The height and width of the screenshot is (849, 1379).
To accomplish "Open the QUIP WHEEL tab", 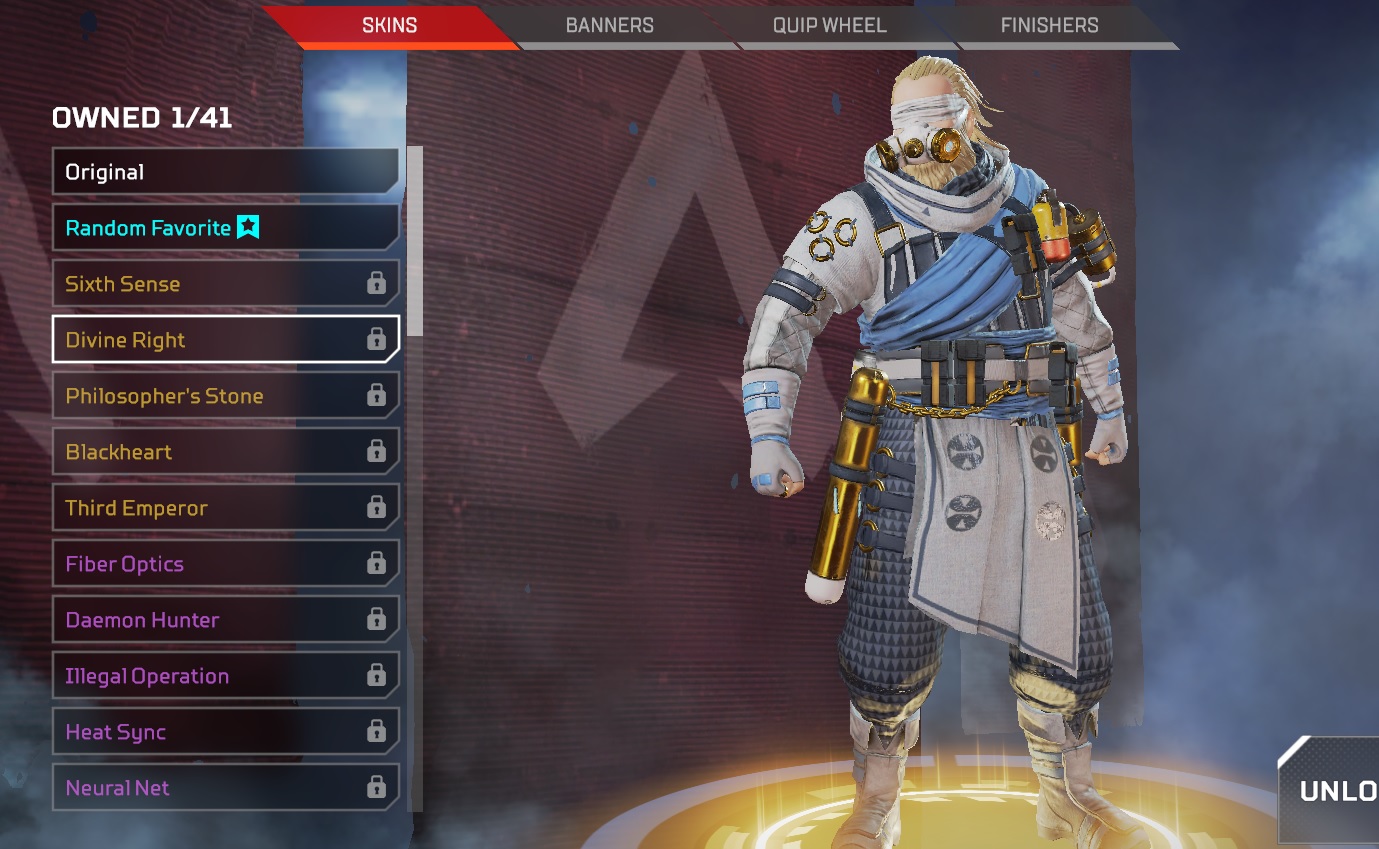I will pos(830,25).
